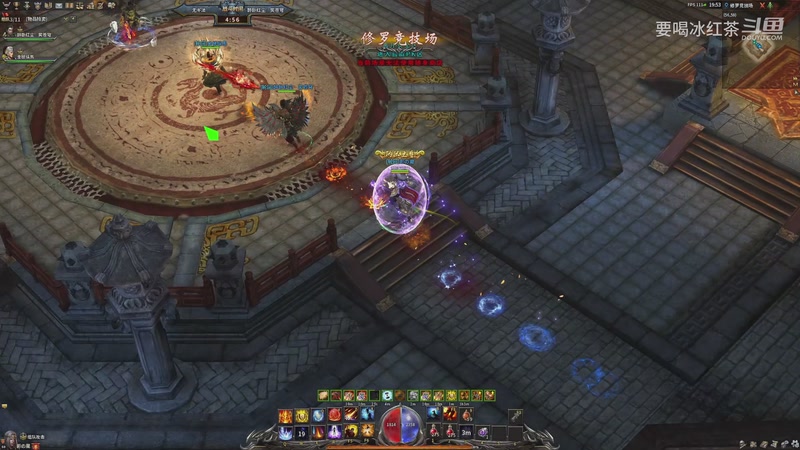This screenshot has width=800, height=450.
Task: Click the slot showing a 3m cooldown
Action: pos(466,432)
